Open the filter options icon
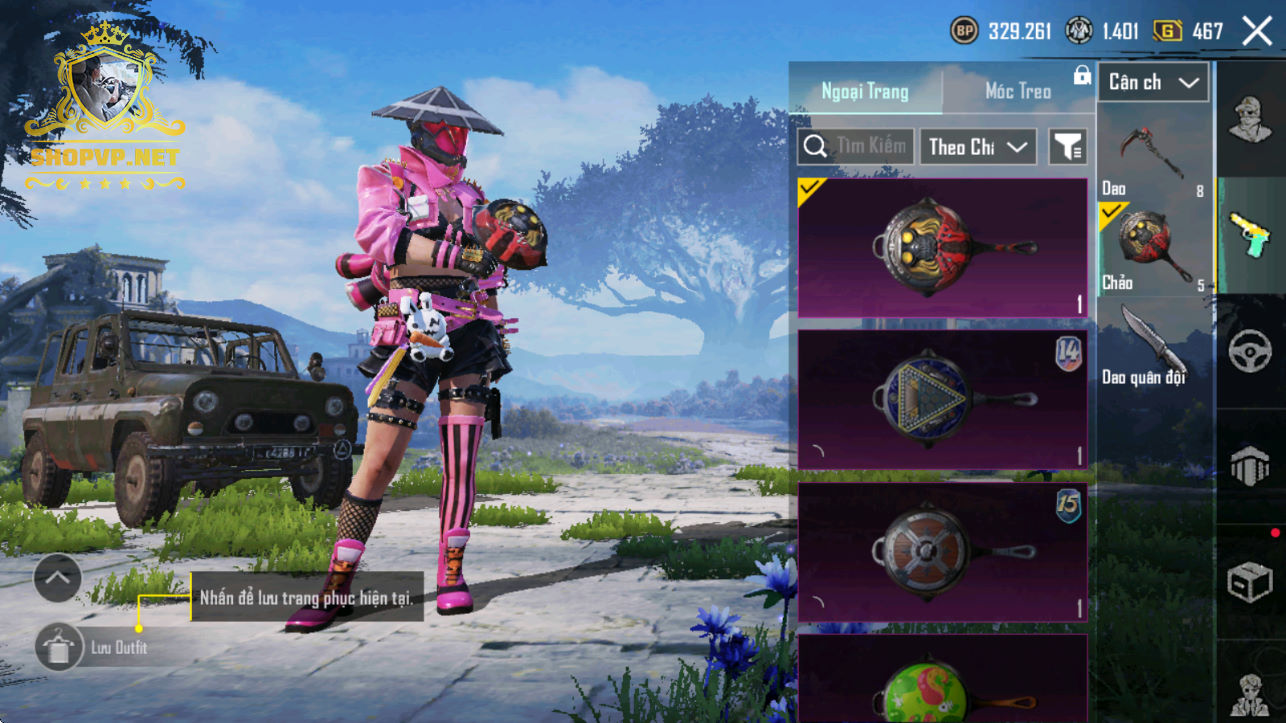 pos(1067,147)
